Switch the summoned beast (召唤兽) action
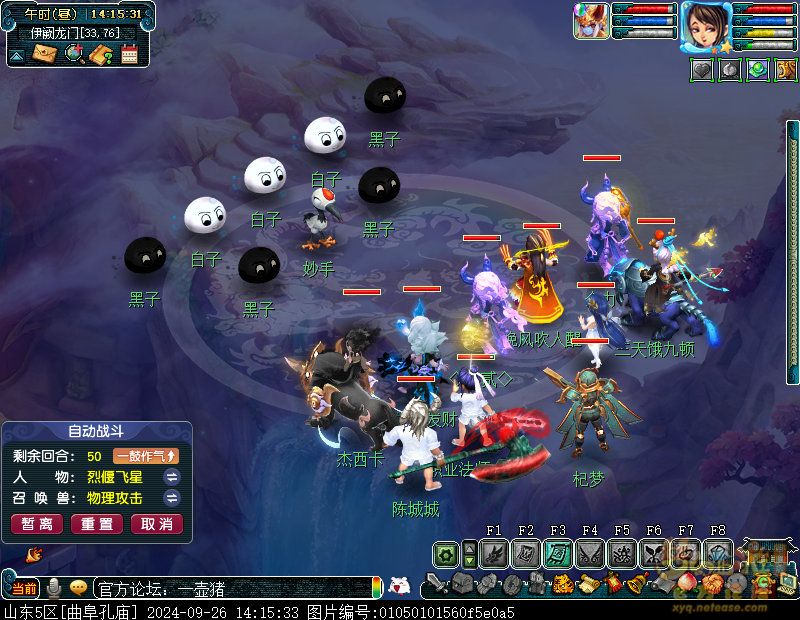 pyautogui.click(x=171, y=498)
